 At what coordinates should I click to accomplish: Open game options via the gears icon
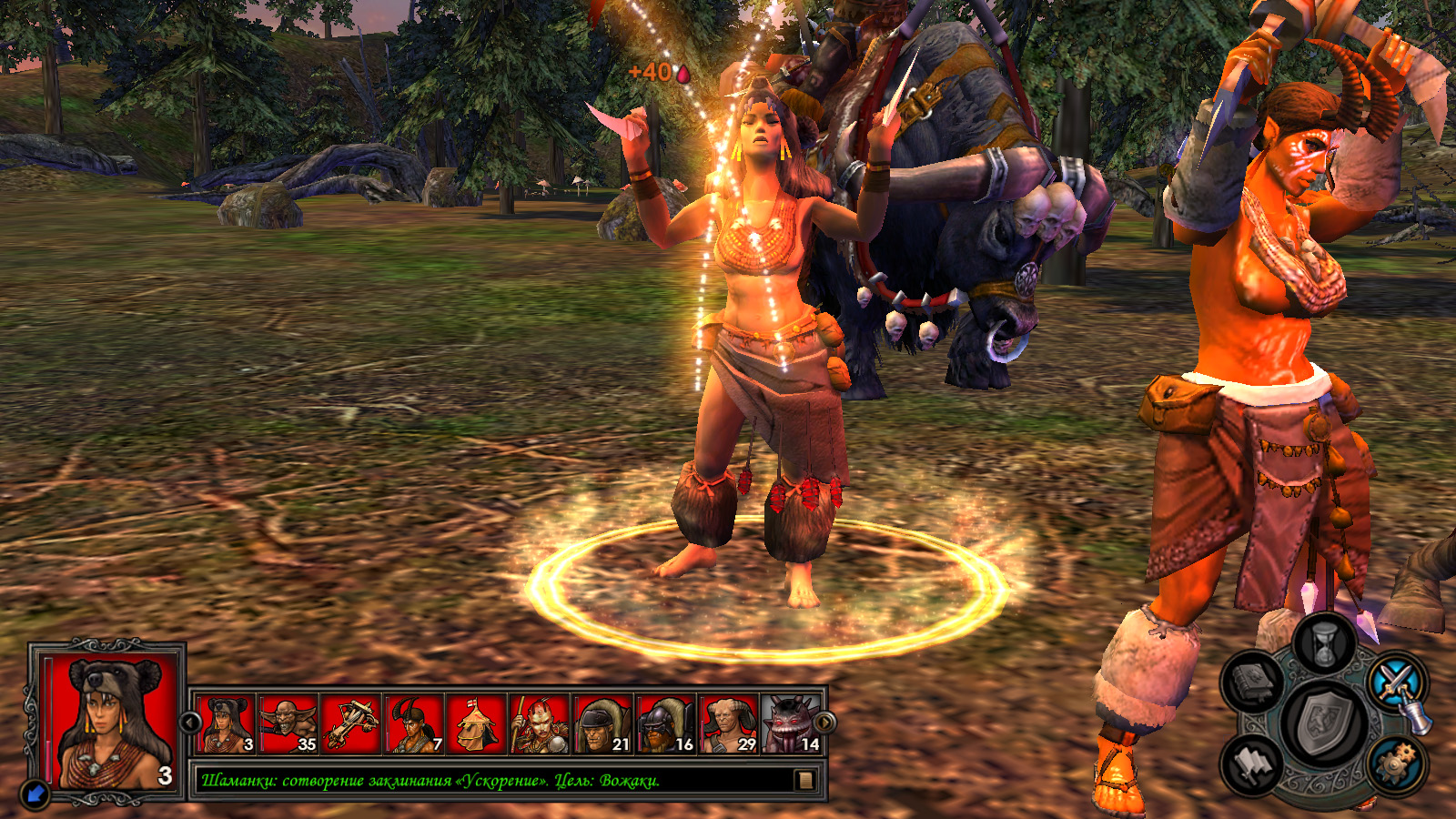[x=1395, y=764]
